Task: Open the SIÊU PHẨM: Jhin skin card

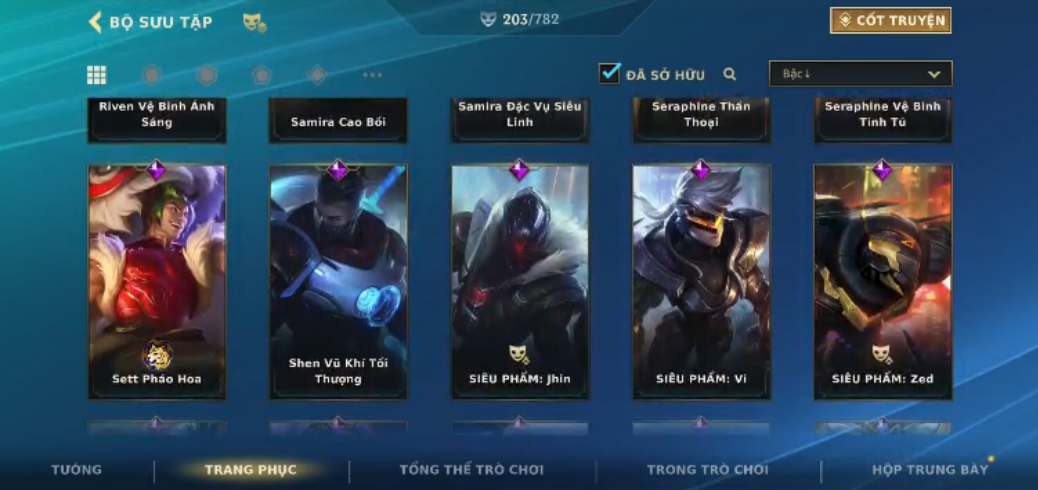Action: tap(520, 282)
